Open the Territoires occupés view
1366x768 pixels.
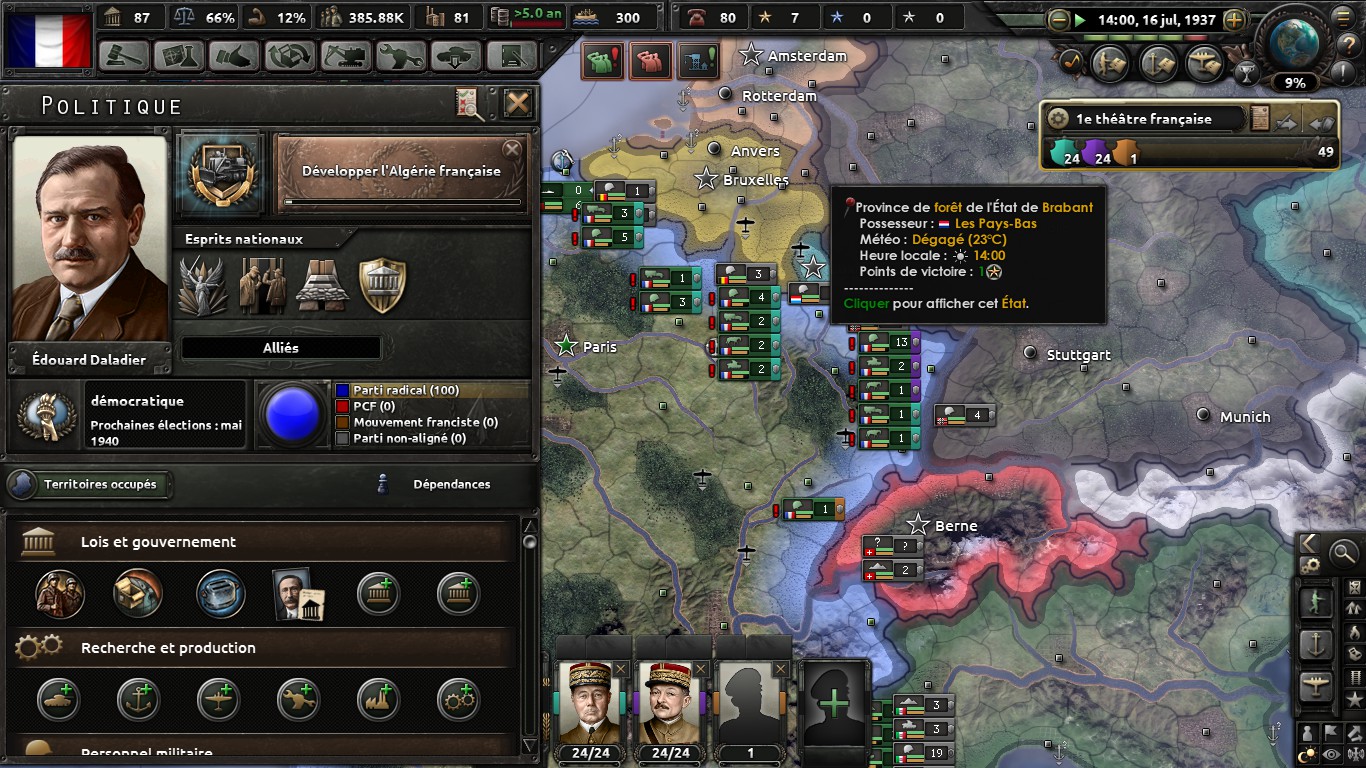tap(90, 485)
